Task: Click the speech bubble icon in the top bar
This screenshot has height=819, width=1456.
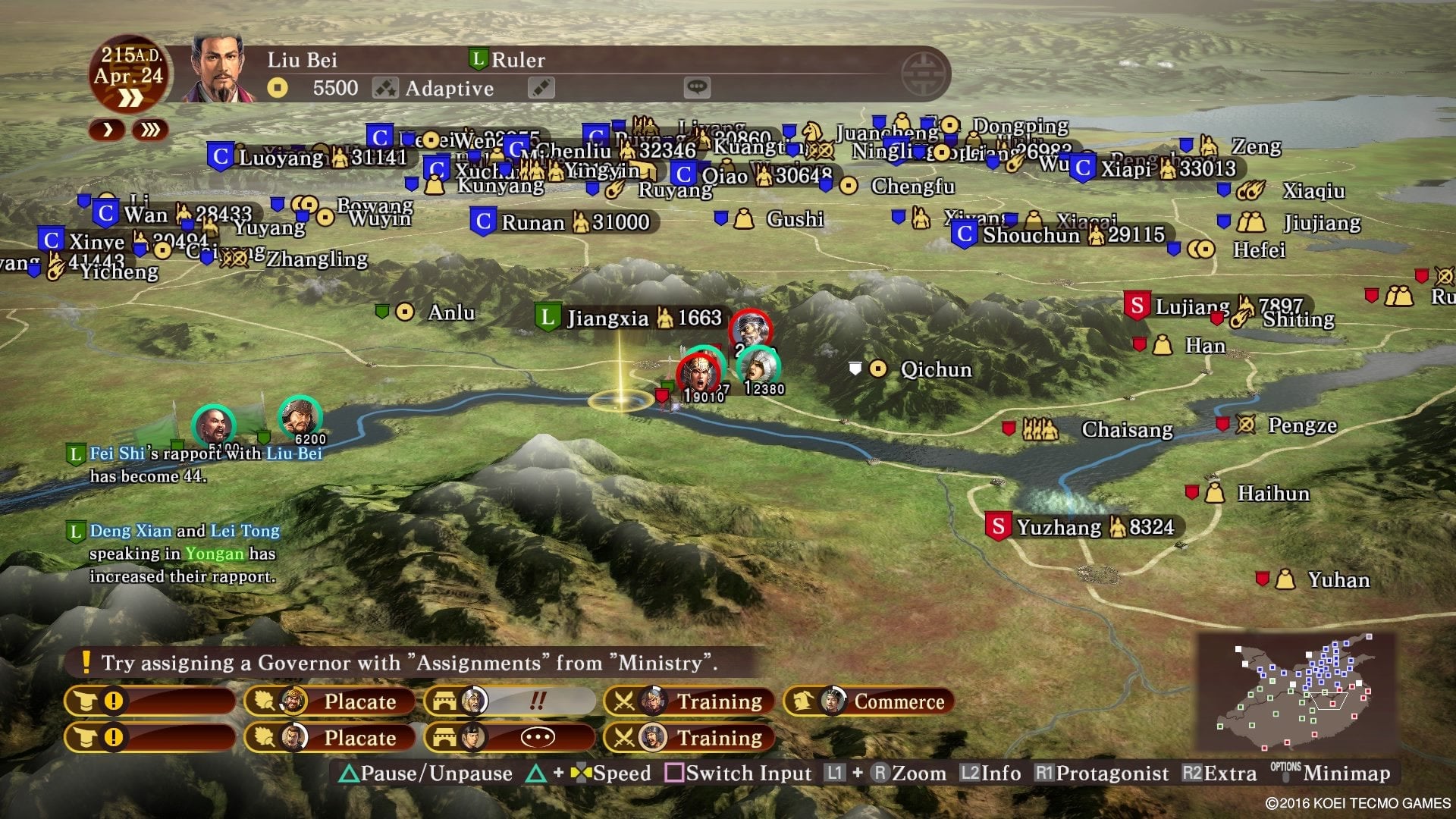Action: click(697, 88)
